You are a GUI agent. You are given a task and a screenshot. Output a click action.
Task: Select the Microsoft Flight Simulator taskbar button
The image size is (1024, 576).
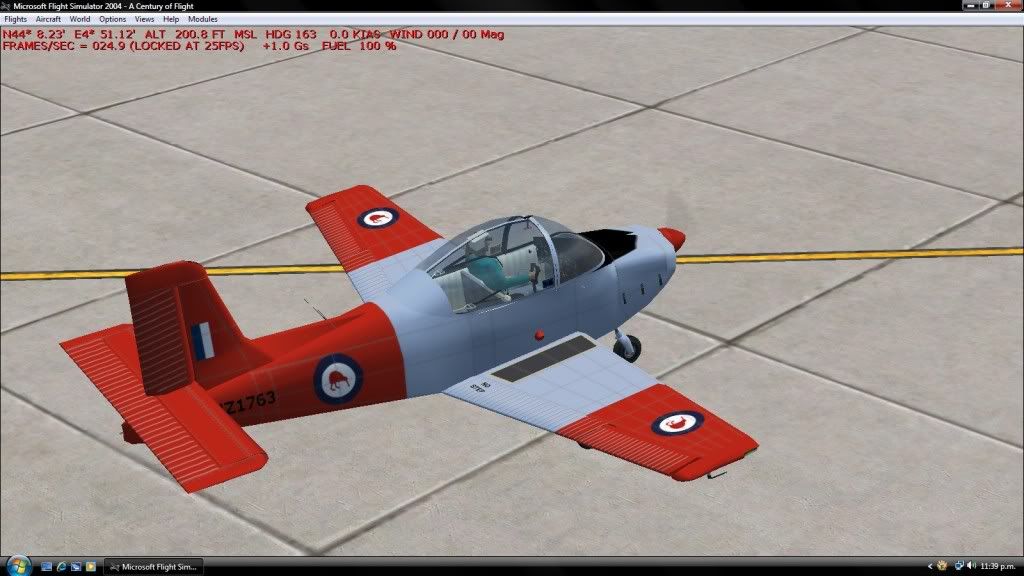pyautogui.click(x=155, y=567)
